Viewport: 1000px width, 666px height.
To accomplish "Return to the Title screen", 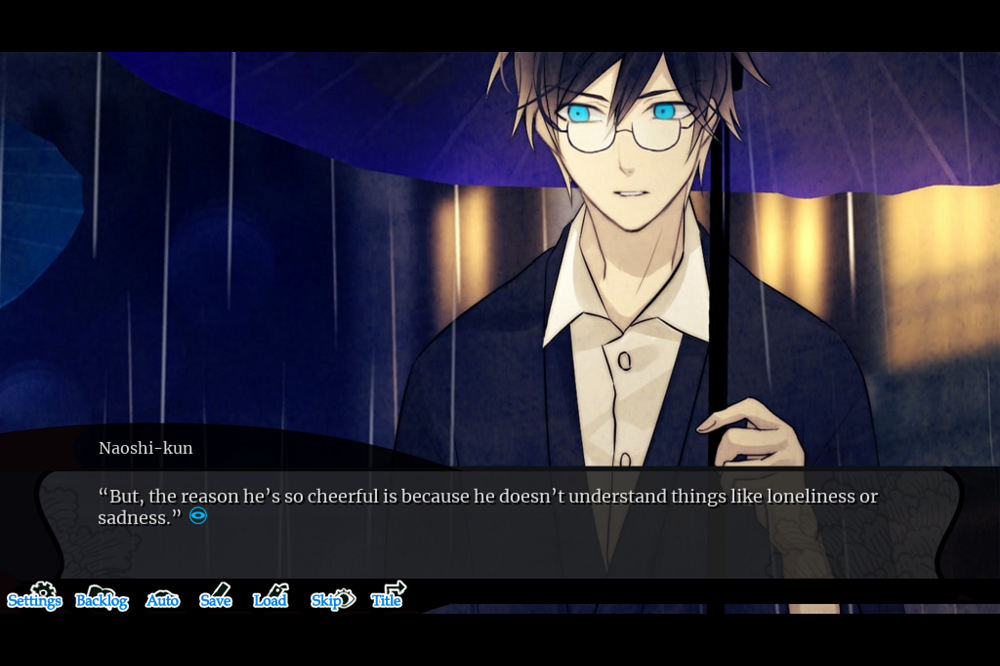I will [388, 597].
